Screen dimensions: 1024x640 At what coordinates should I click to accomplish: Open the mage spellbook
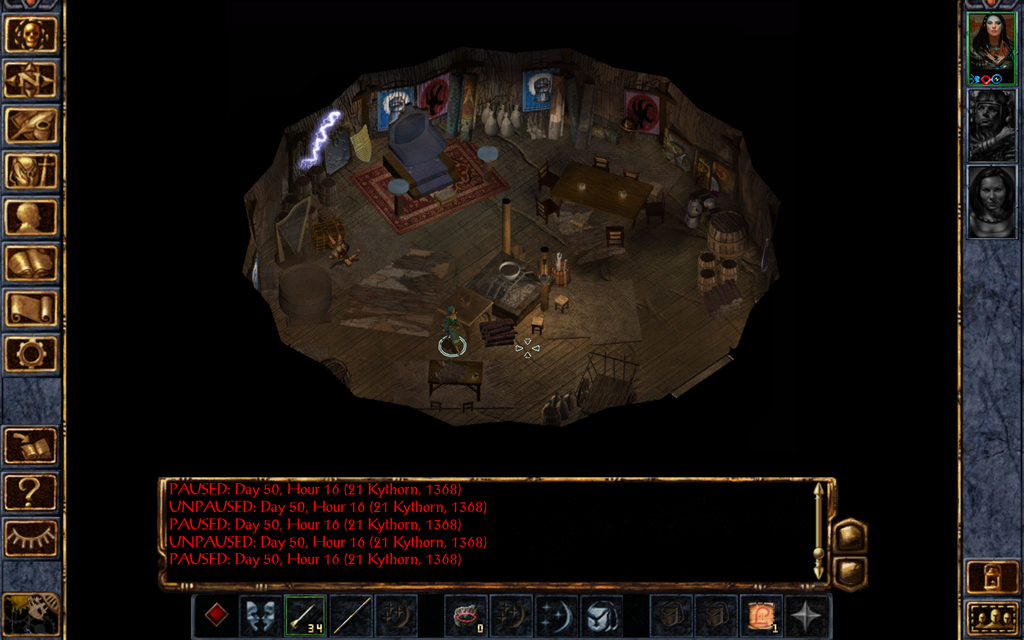(x=31, y=263)
